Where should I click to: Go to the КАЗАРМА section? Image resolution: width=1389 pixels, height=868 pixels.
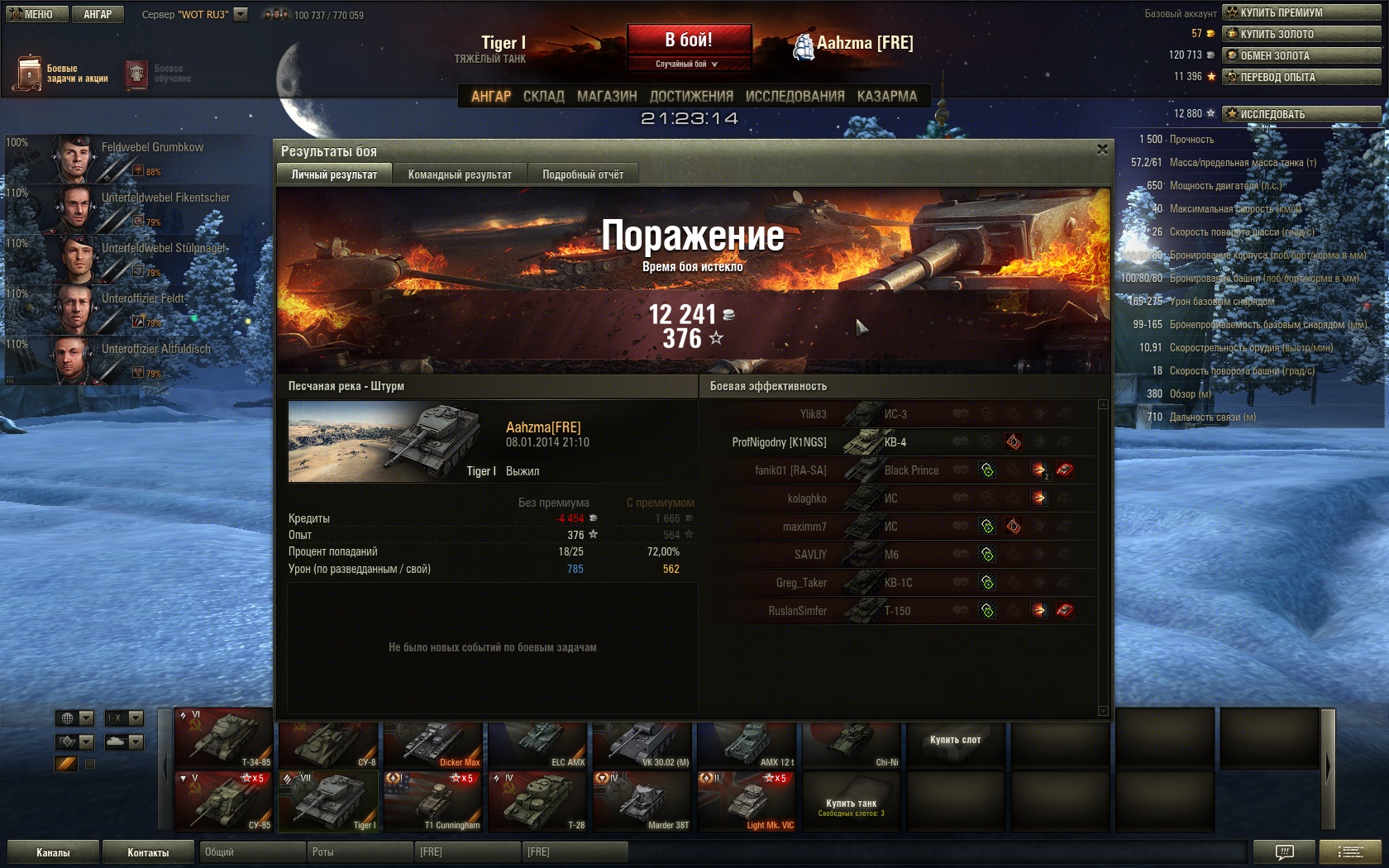pos(886,96)
